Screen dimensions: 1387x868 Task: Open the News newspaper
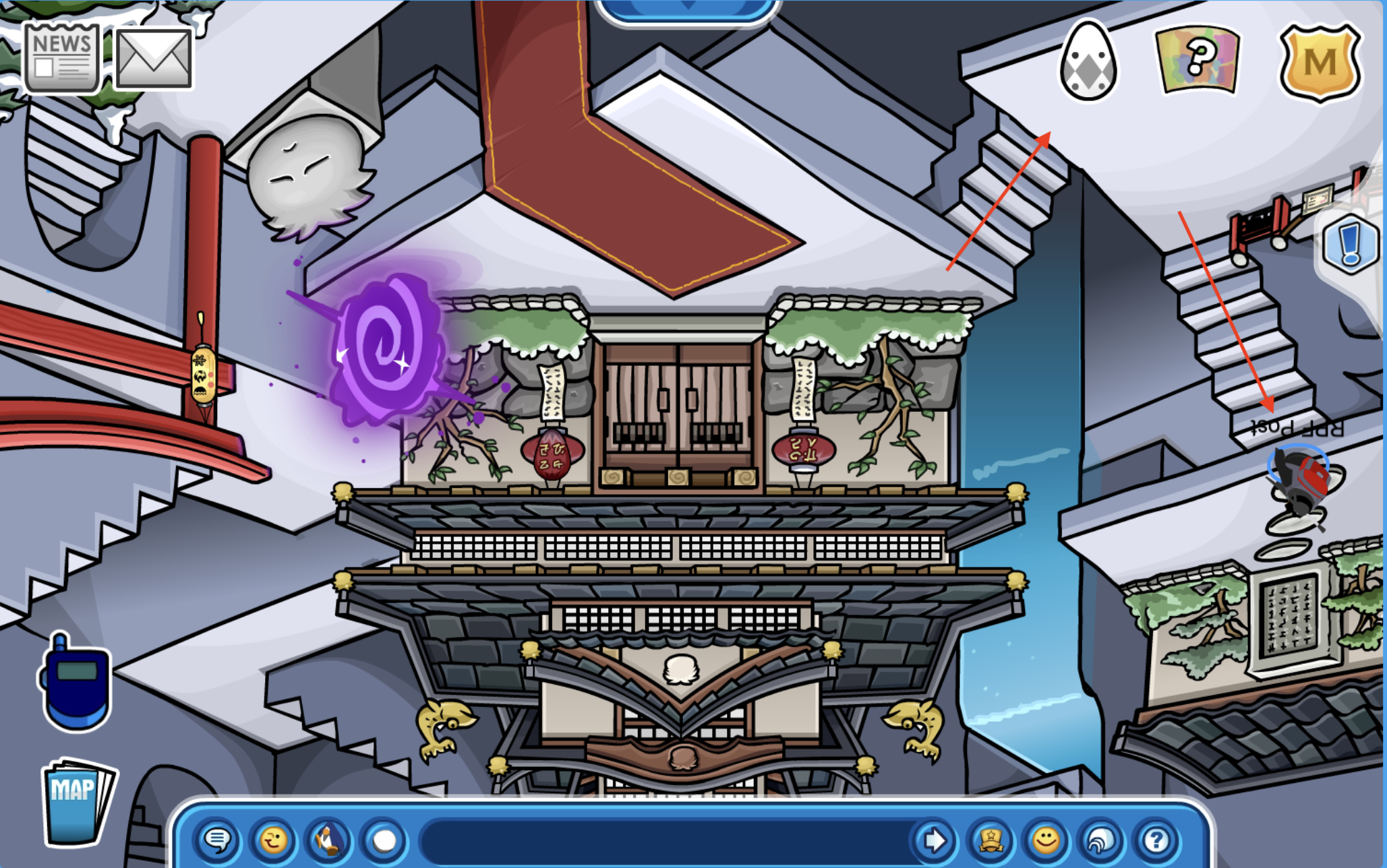click(x=62, y=59)
